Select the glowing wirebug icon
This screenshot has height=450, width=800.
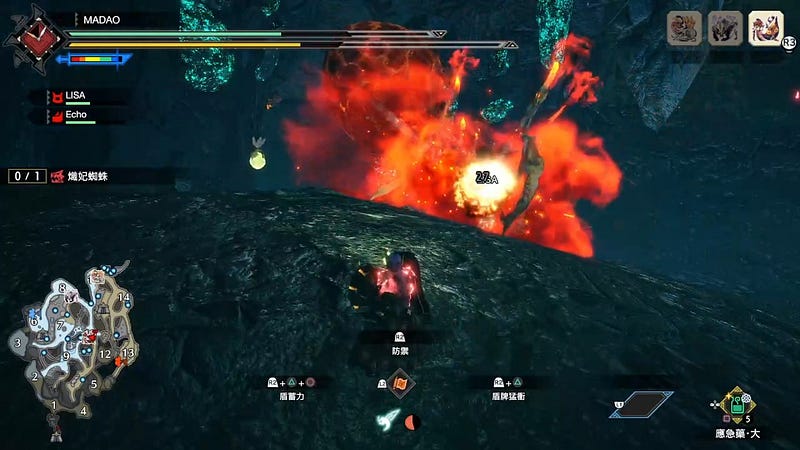[x=390, y=421]
